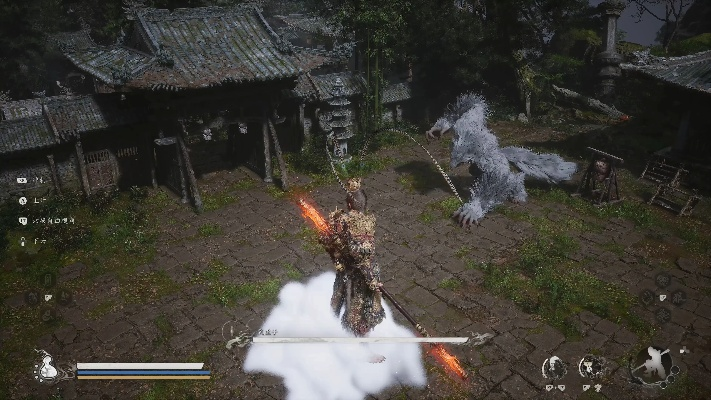
Task: Select the healing gourd icon
Action: (x=46, y=368)
